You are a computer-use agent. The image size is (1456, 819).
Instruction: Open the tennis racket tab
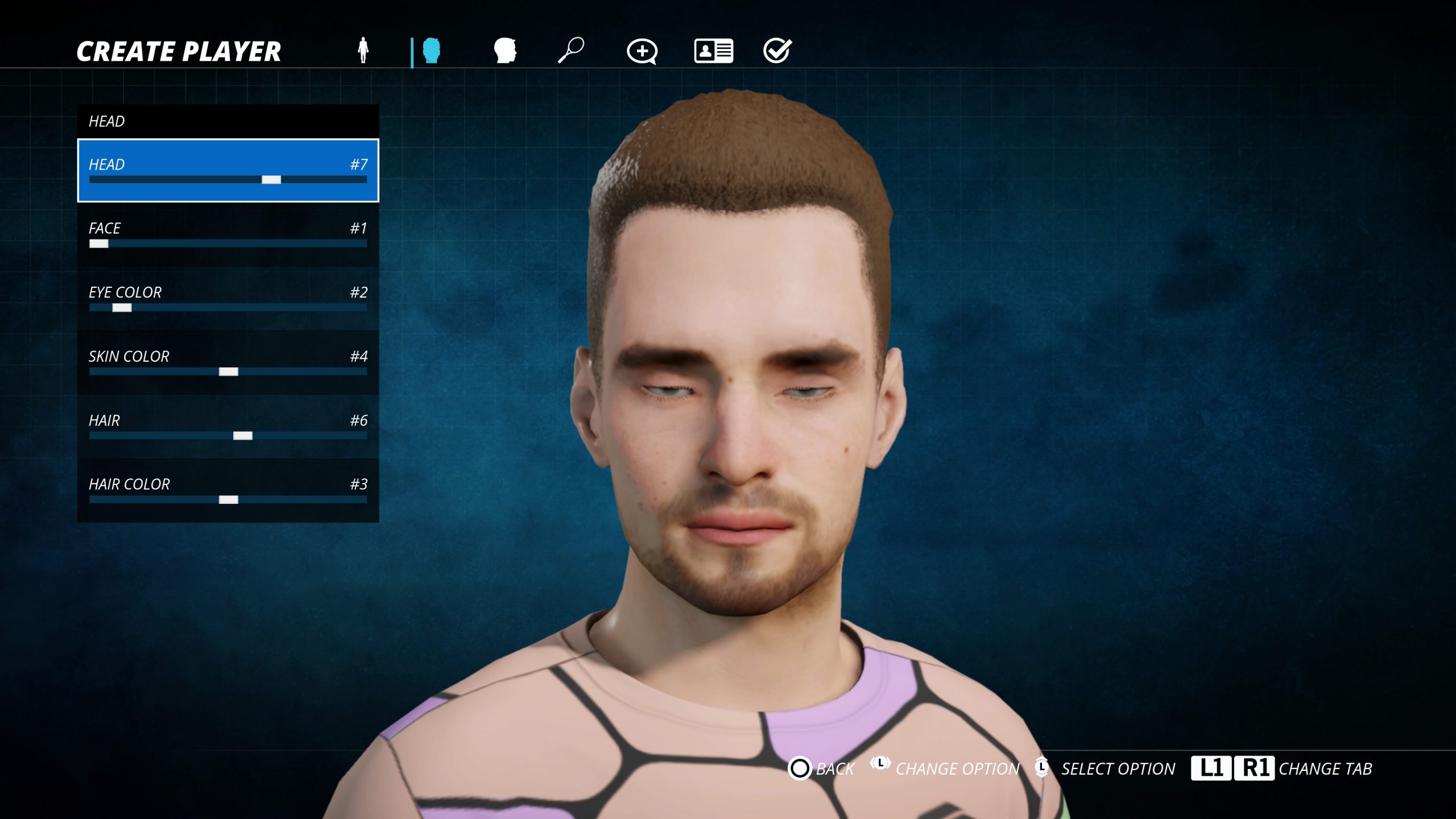(572, 51)
